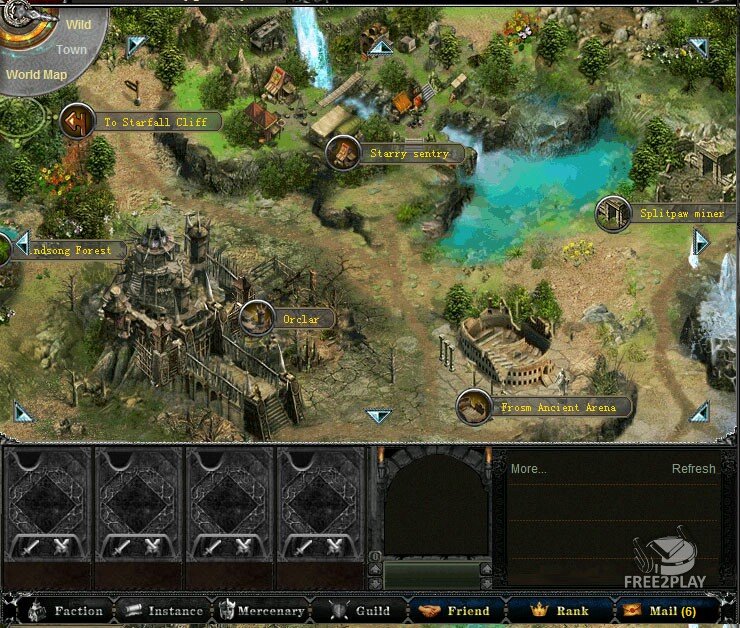The width and height of the screenshot is (740, 628).
Task: Open the Faction menu
Action: point(67,610)
